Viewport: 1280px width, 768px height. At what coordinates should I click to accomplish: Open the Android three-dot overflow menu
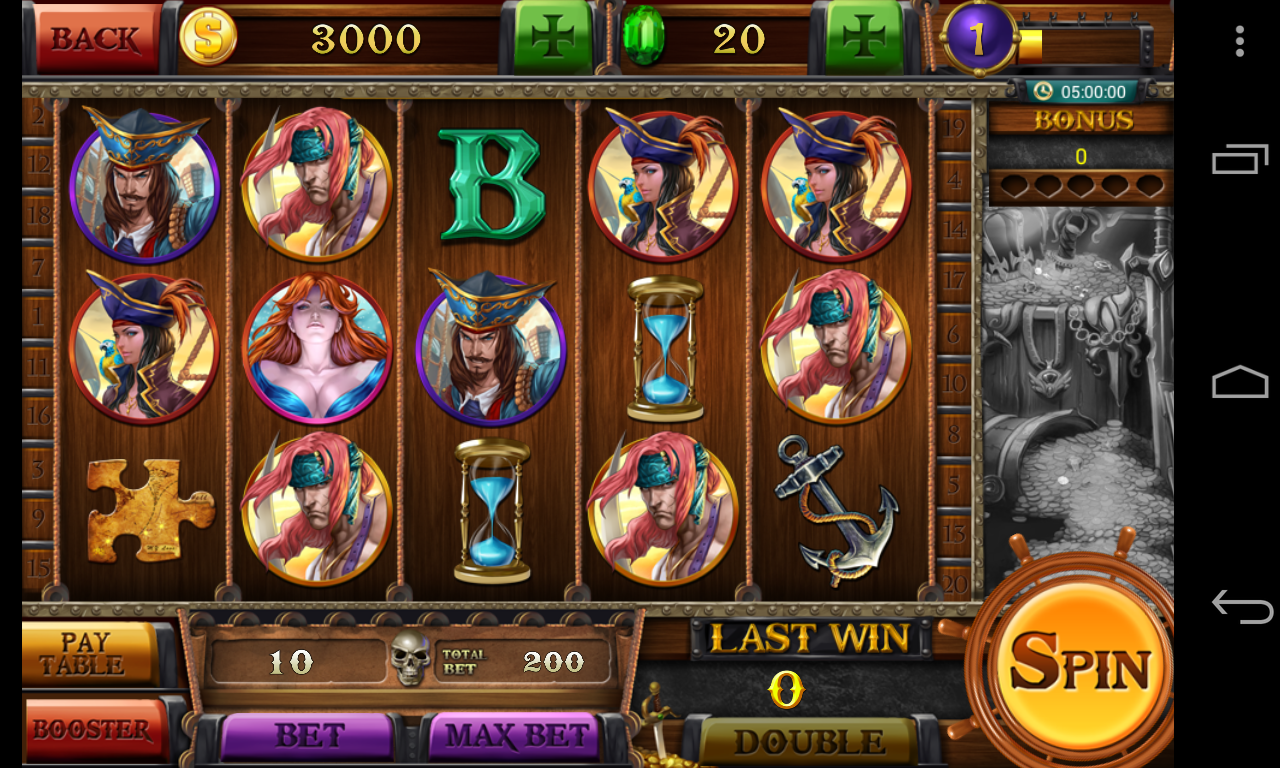1240,41
